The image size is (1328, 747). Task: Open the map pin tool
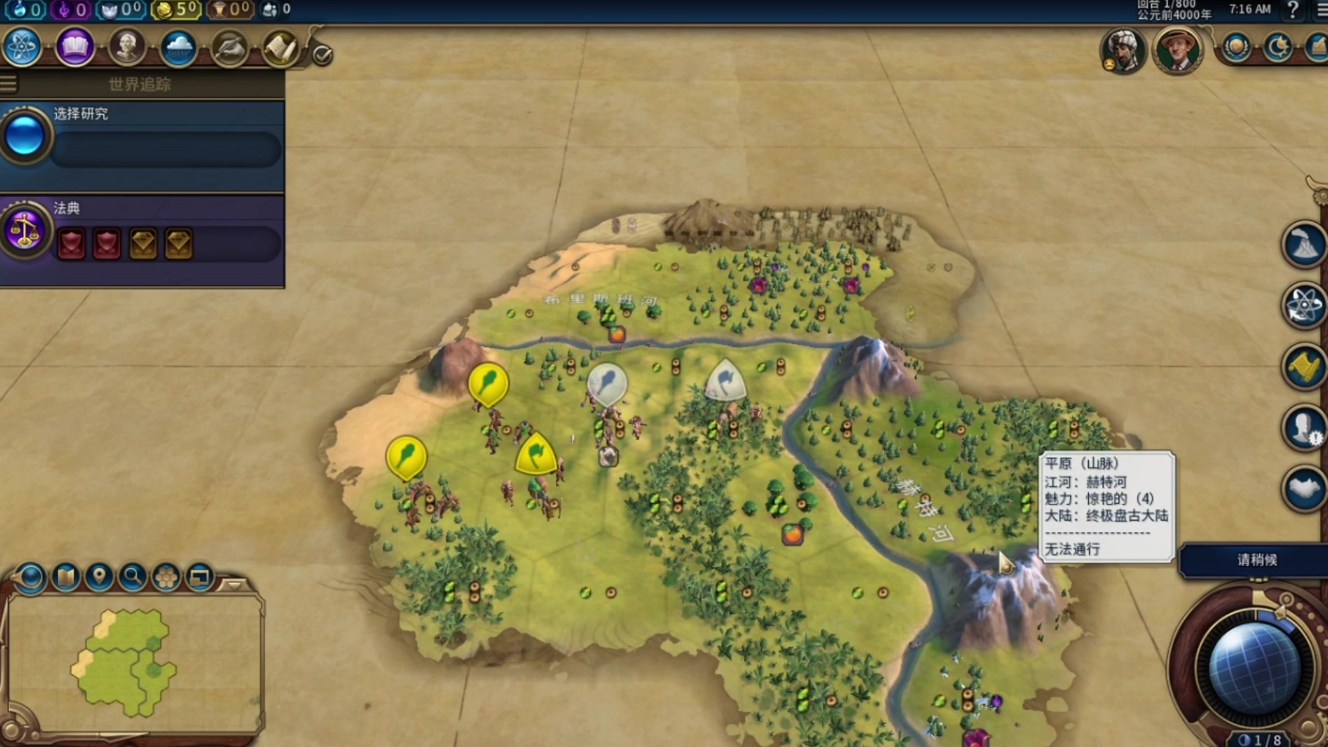pos(98,577)
